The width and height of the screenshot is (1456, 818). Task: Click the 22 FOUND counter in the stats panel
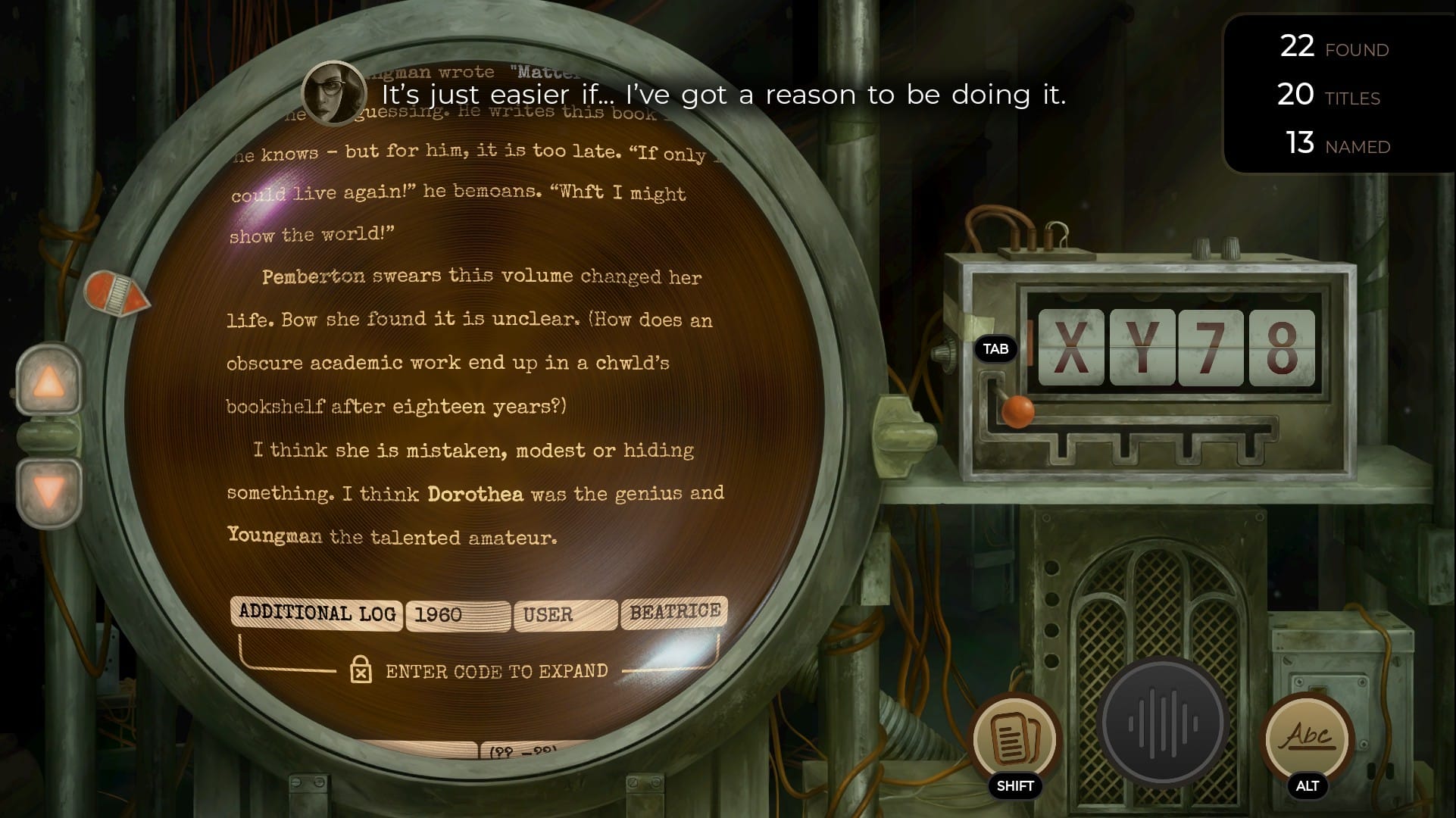point(1333,47)
